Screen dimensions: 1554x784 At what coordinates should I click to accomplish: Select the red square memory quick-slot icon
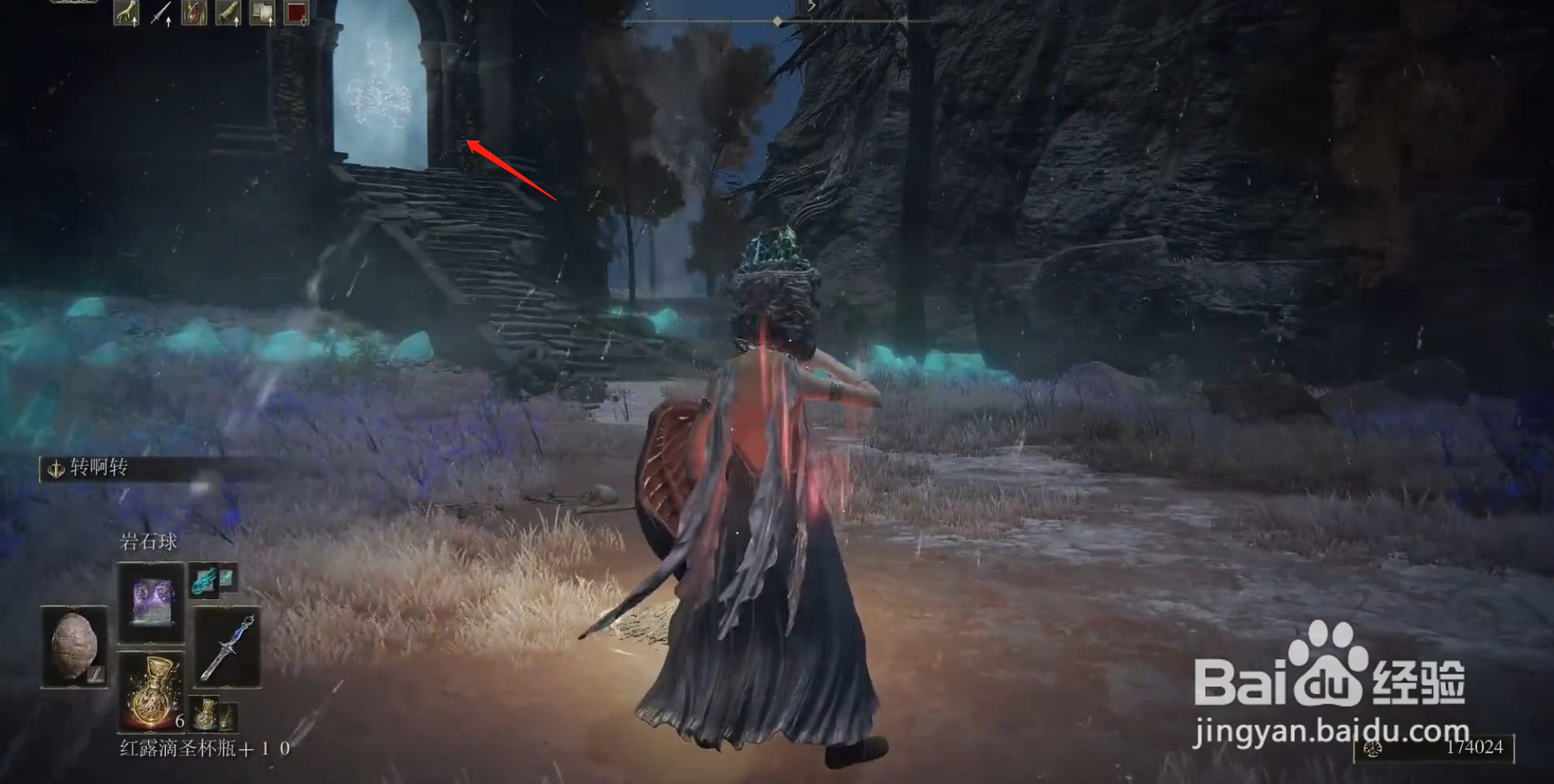[296, 12]
